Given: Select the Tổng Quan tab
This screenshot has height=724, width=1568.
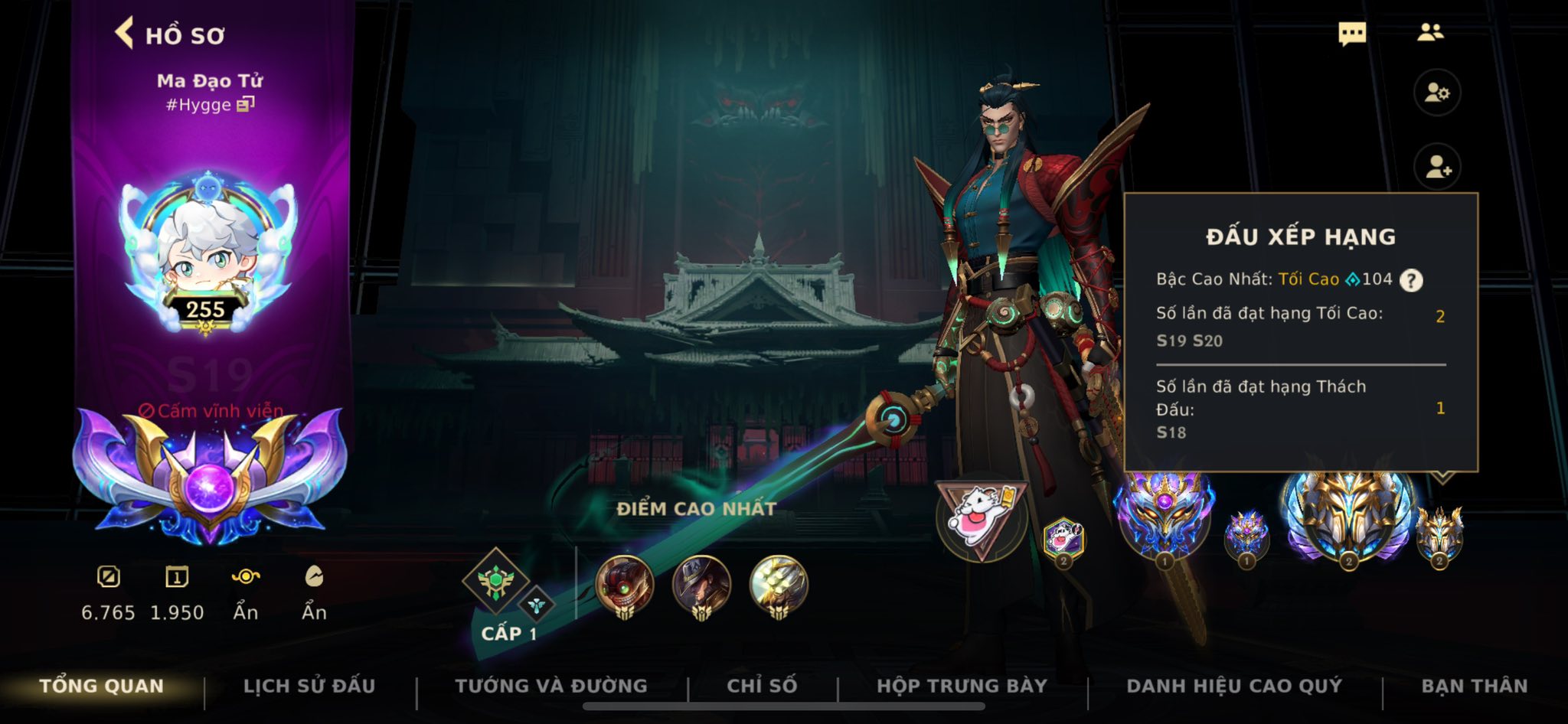Looking at the screenshot, I should (101, 686).
